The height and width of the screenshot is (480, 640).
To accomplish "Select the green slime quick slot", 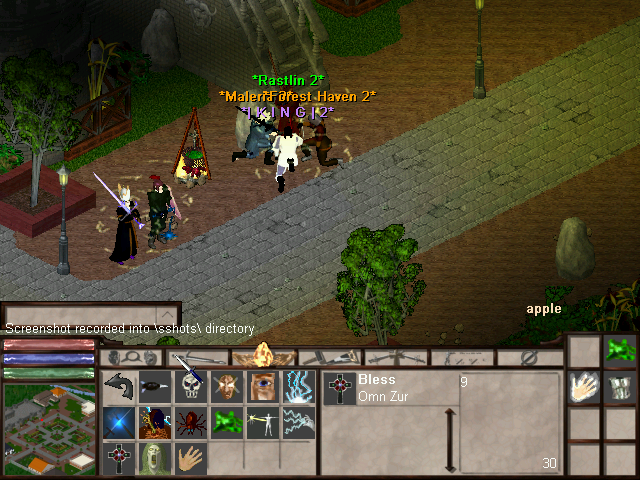I will 620,350.
